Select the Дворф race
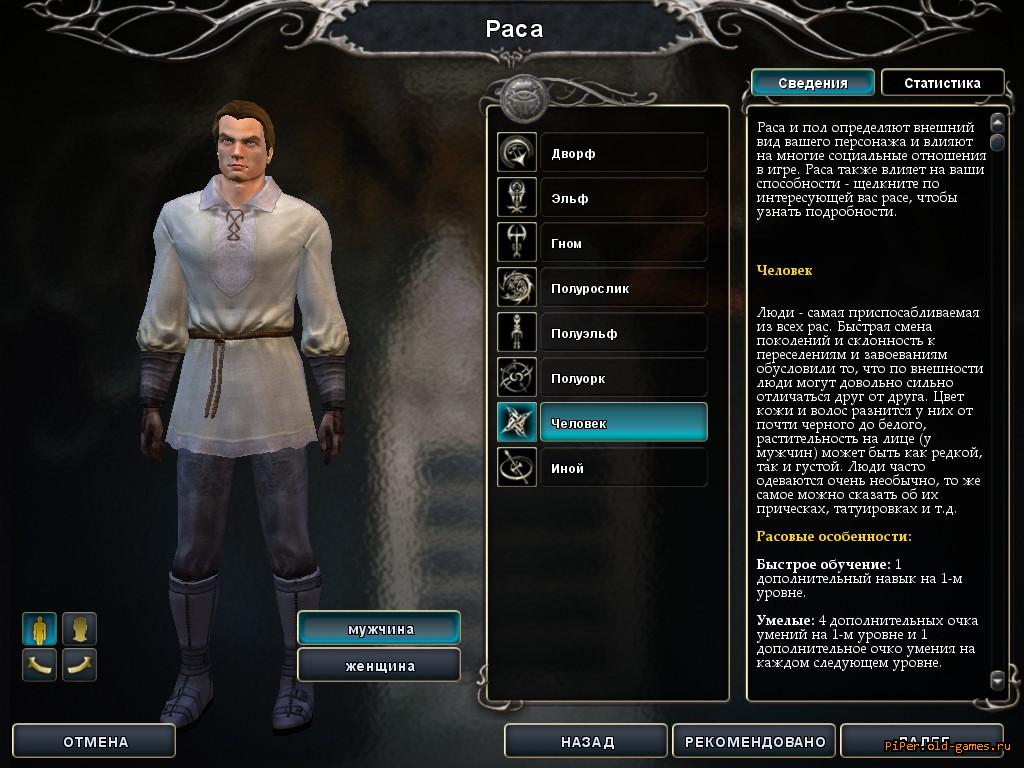Viewport: 1024px width, 768px height. pos(622,153)
